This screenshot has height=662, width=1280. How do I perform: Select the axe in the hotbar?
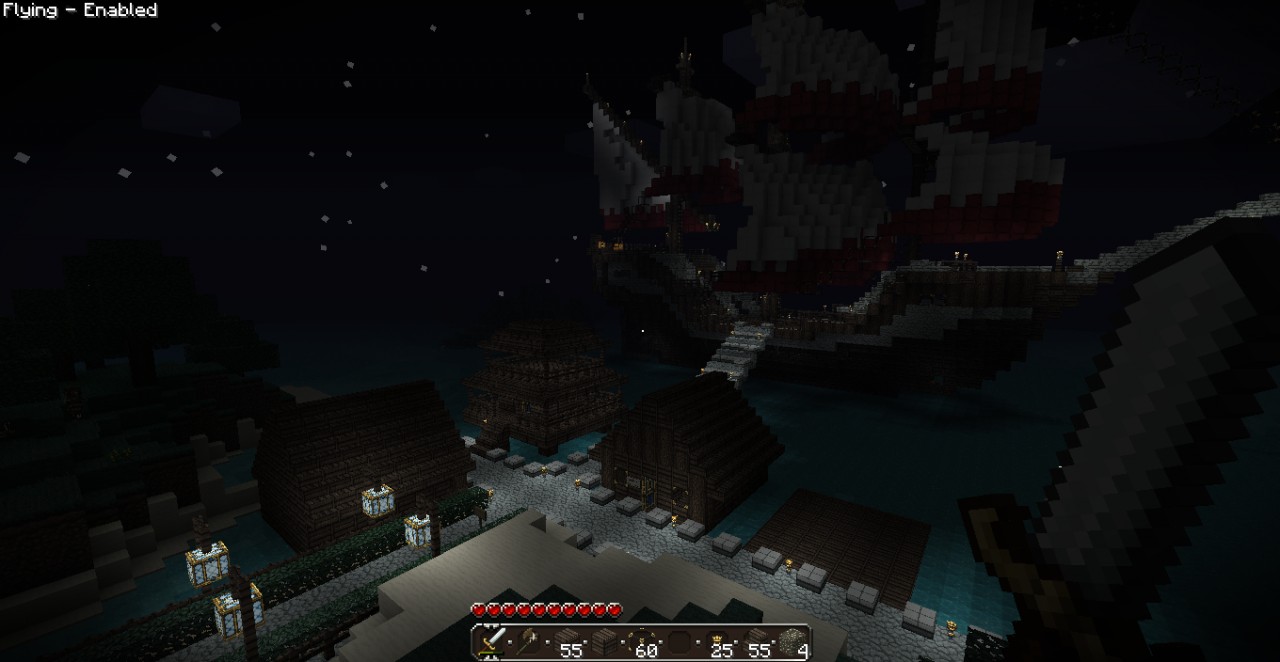[x=529, y=641]
